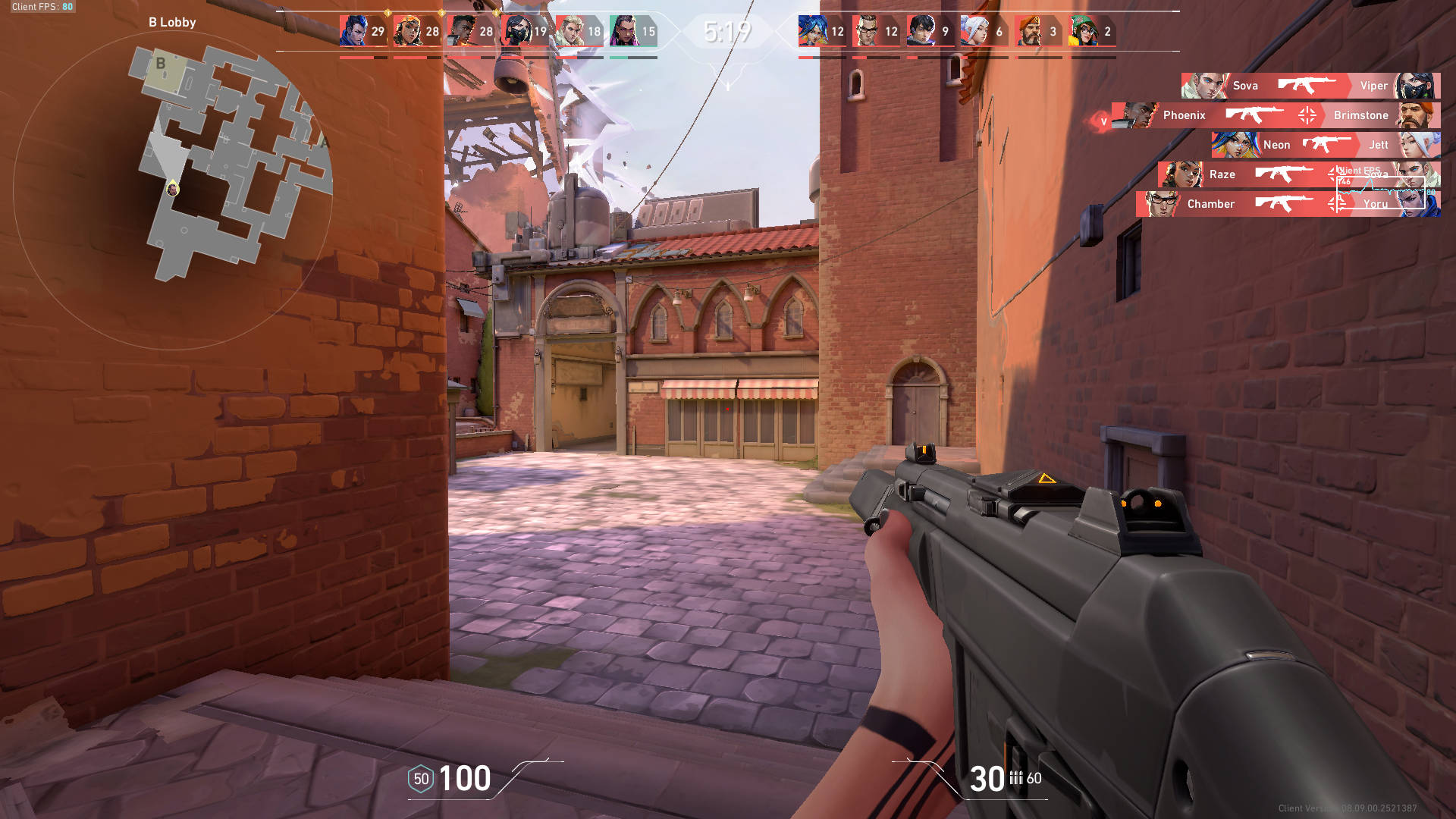Select Reyna's green-highlighted portrait
1456x819 pixels.
tap(623, 31)
